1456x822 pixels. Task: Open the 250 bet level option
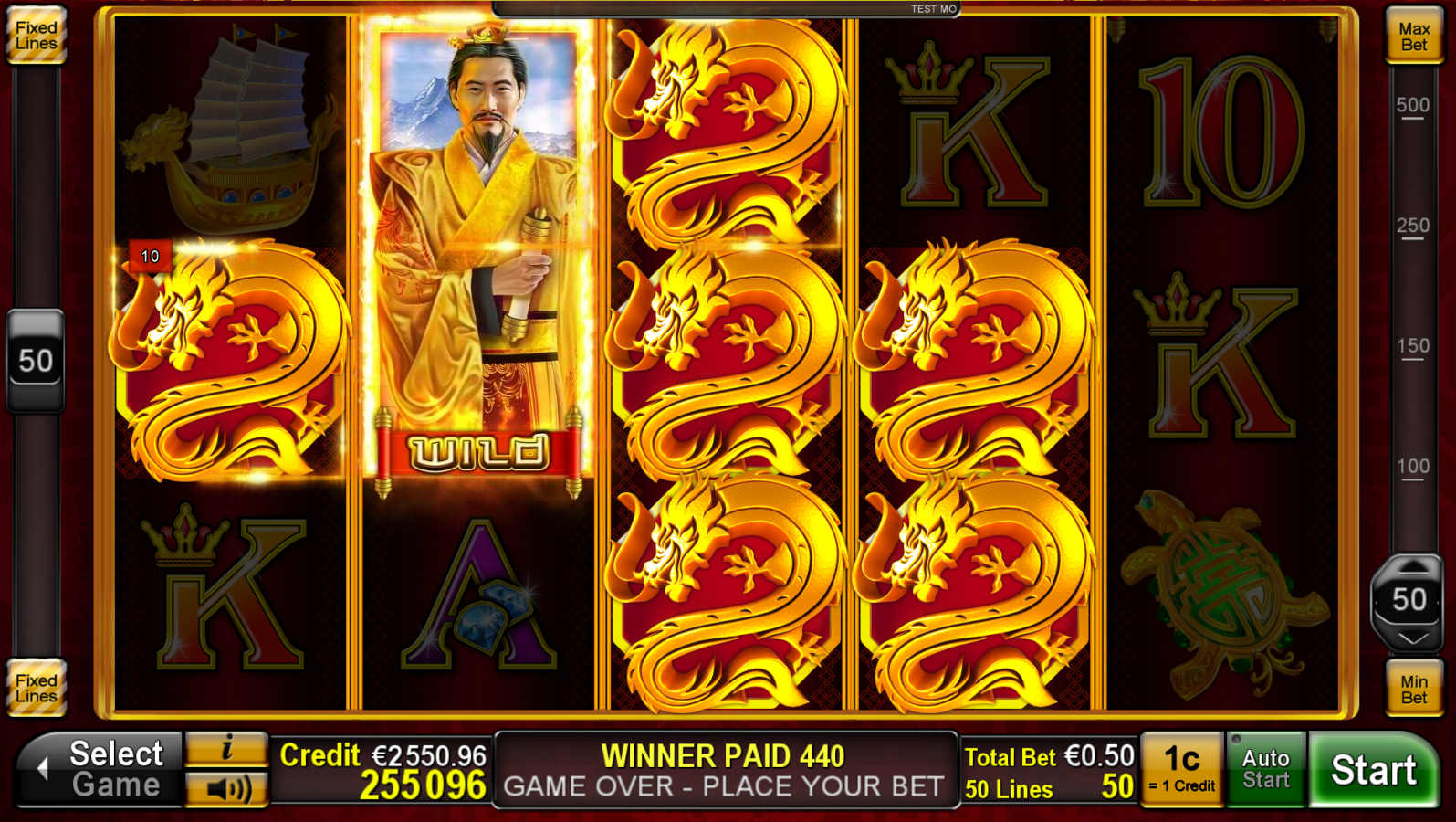tap(1411, 224)
